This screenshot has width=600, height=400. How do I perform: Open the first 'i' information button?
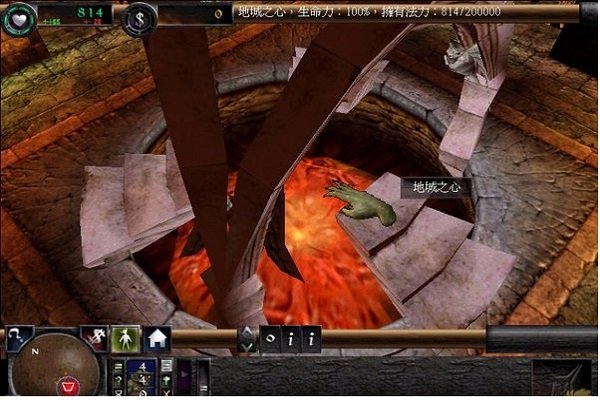(290, 339)
